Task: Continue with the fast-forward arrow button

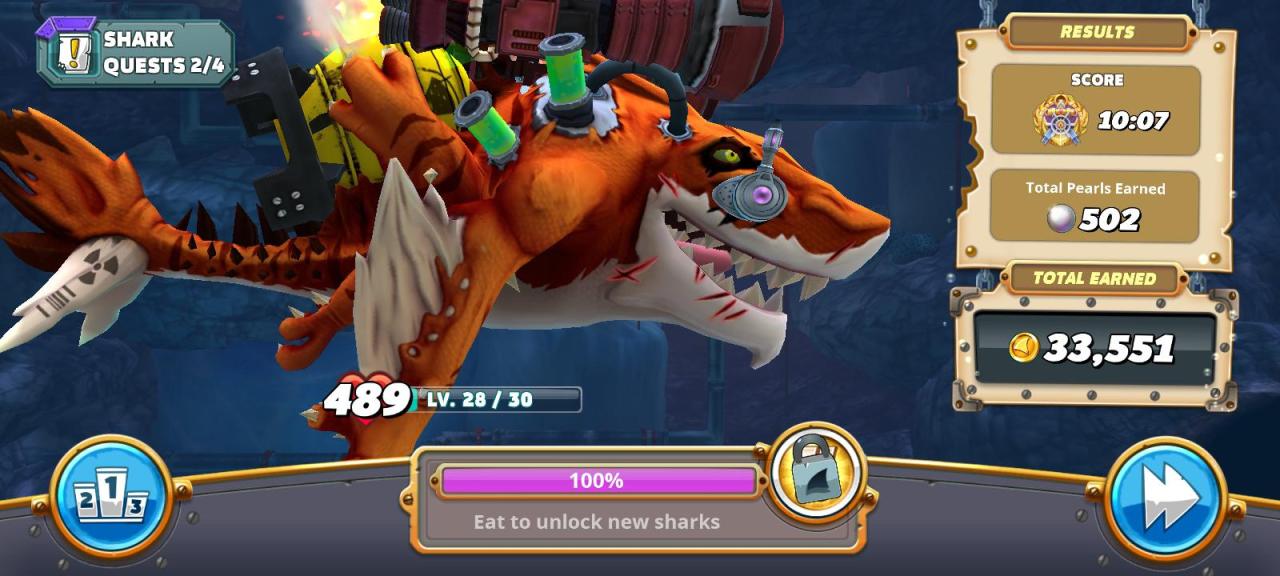Action: click(1167, 497)
